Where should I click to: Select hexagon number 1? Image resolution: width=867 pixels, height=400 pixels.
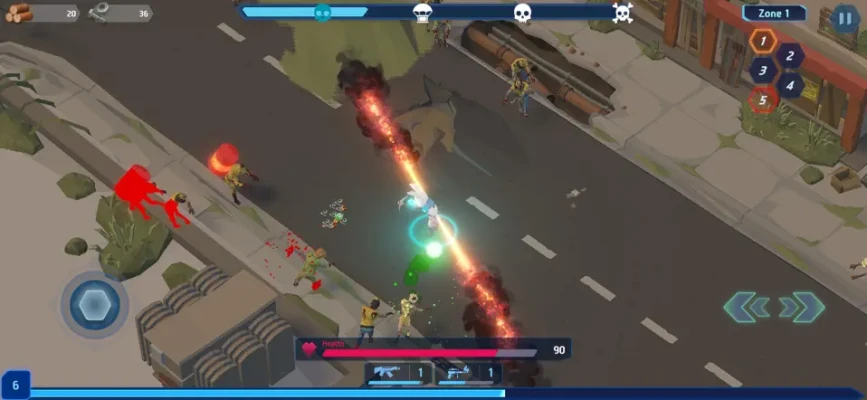(x=763, y=42)
